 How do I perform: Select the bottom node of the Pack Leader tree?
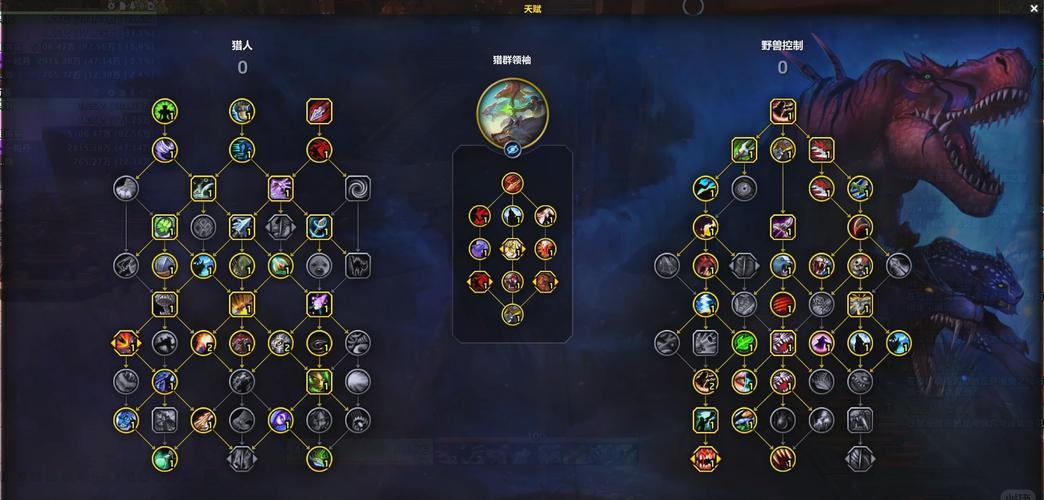pyautogui.click(x=512, y=314)
